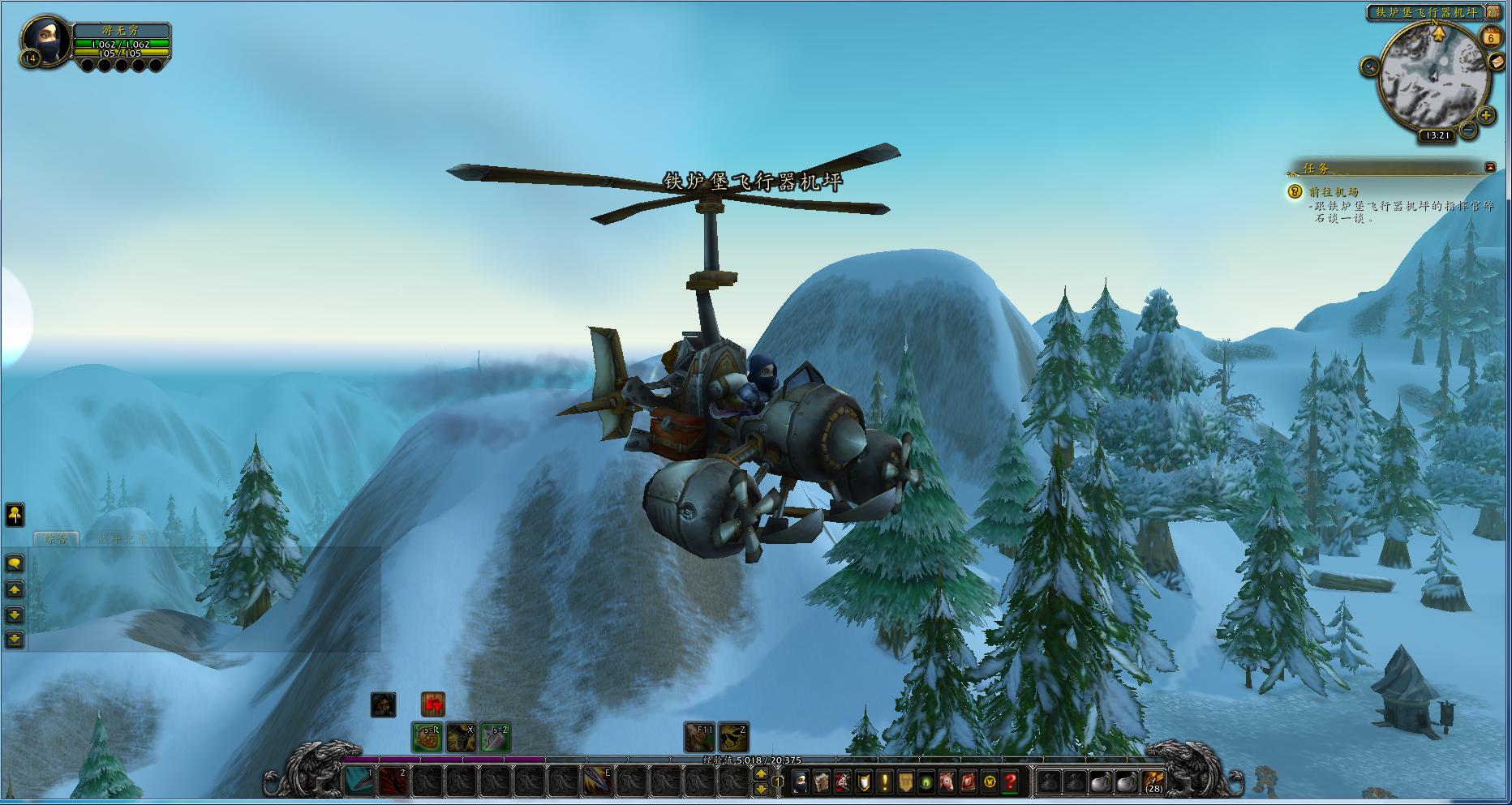The image size is (1512, 805).
Task: Open the calendar icon showing day 6
Action: coord(1491,37)
